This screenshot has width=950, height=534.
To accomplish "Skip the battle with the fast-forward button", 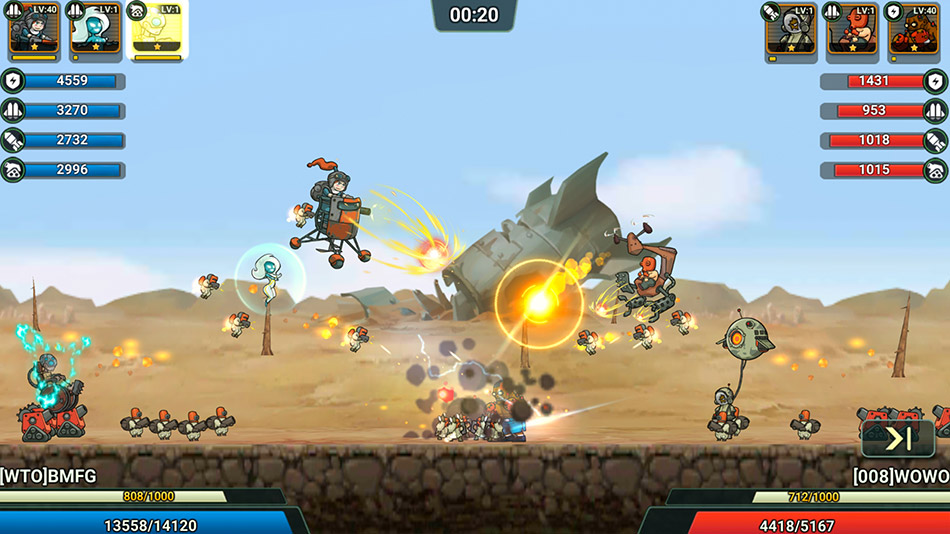I will 897,438.
